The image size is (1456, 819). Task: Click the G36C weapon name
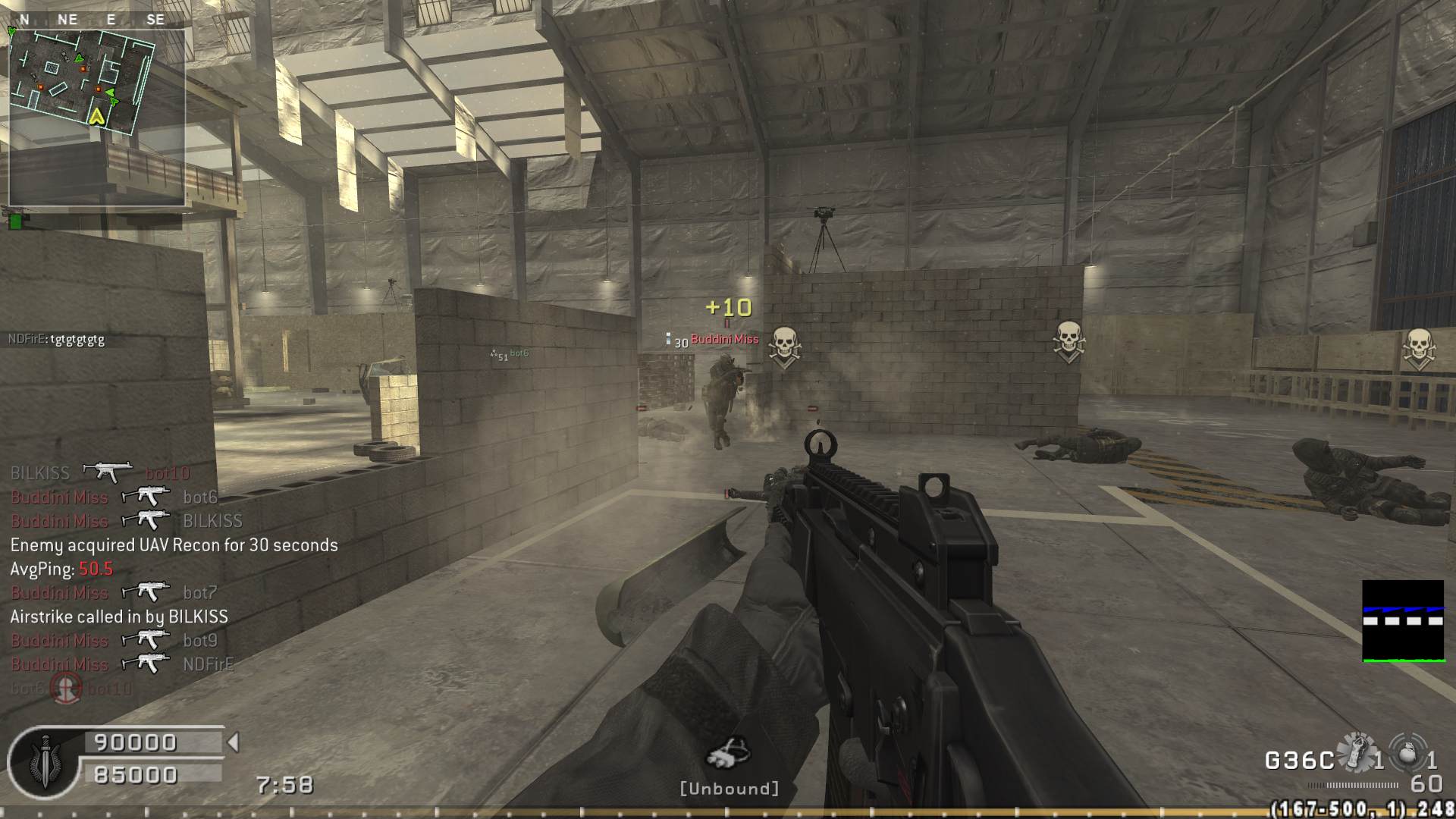pos(1299,760)
